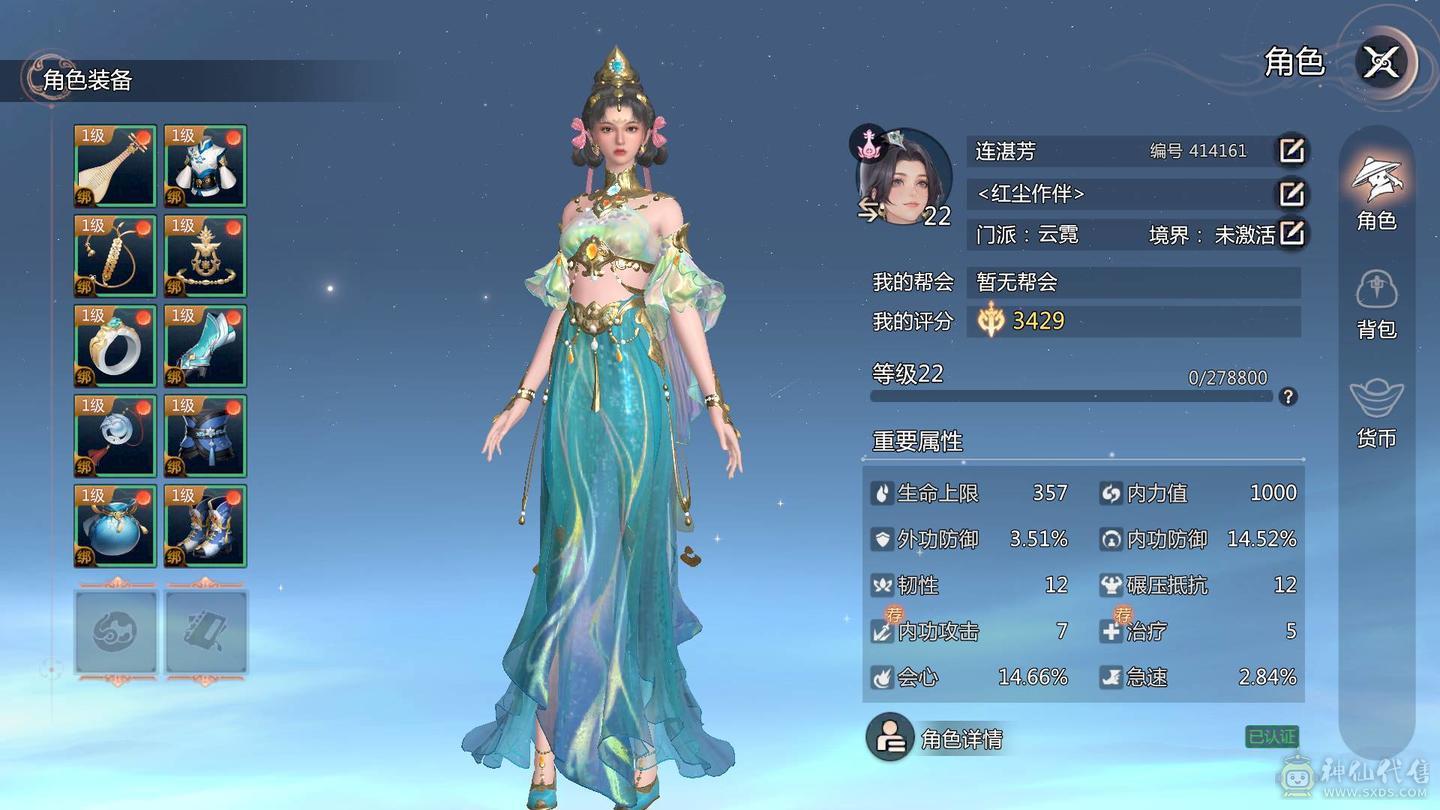
Task: Stay on the 角色 sidebar tab
Action: click(1378, 190)
